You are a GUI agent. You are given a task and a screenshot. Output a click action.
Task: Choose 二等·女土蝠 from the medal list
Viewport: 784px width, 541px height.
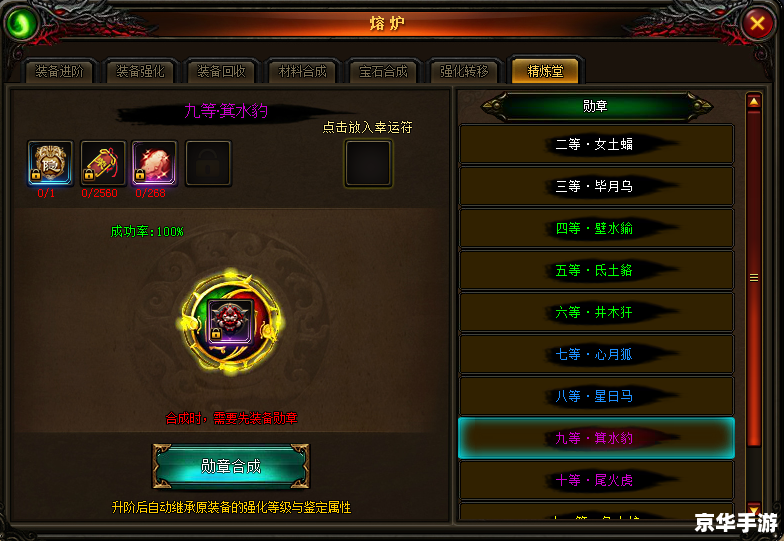[x=596, y=144]
